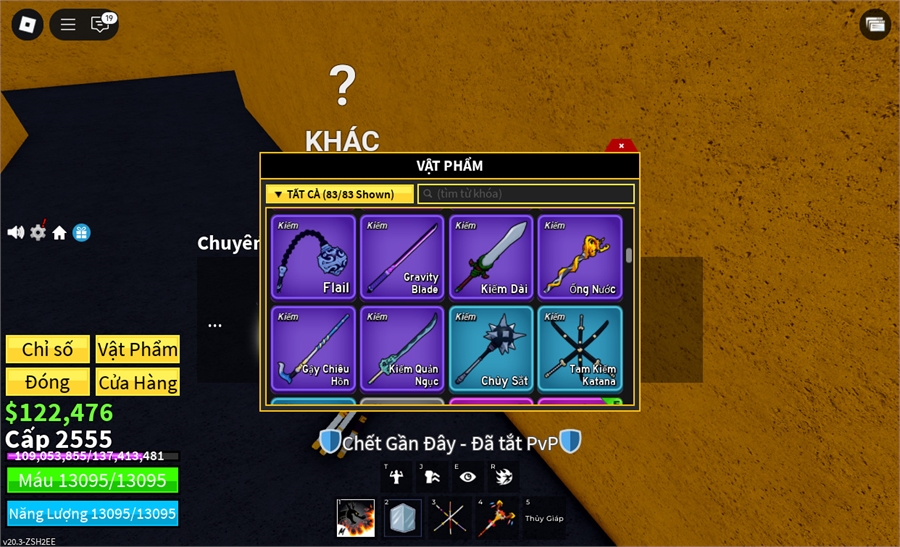The width and height of the screenshot is (900, 547).
Task: Choose the Gravity Blade item
Action: pyautogui.click(x=401, y=257)
